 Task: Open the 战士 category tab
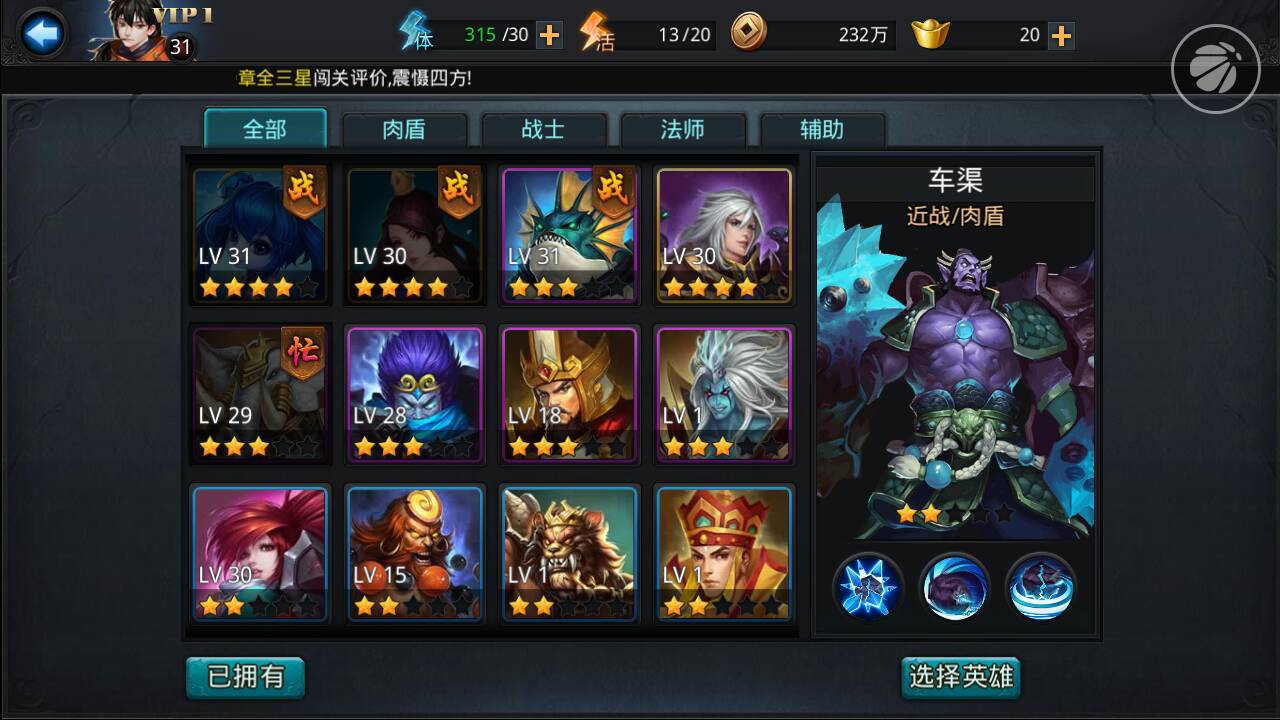545,129
